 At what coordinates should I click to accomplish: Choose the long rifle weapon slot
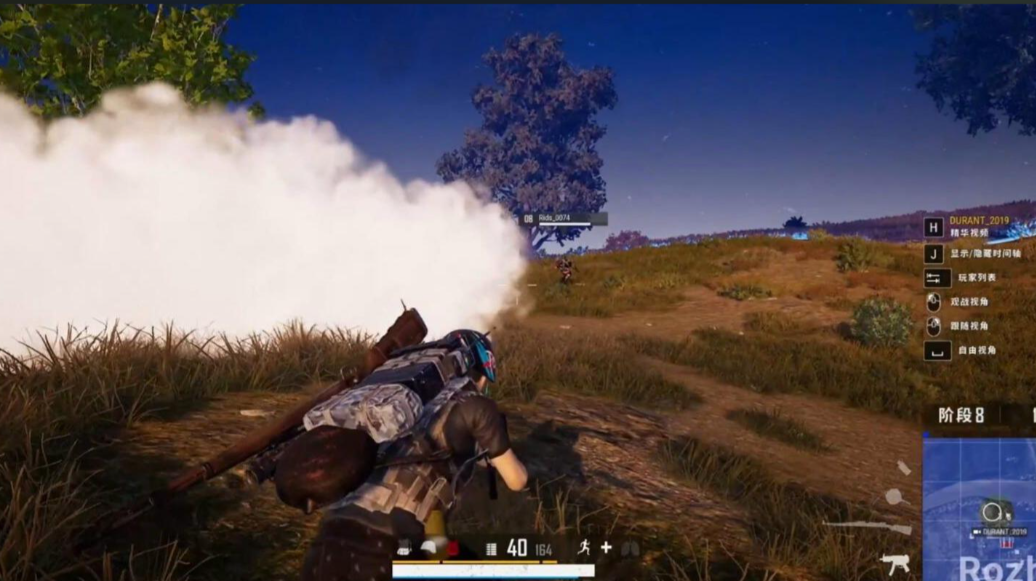click(x=867, y=525)
